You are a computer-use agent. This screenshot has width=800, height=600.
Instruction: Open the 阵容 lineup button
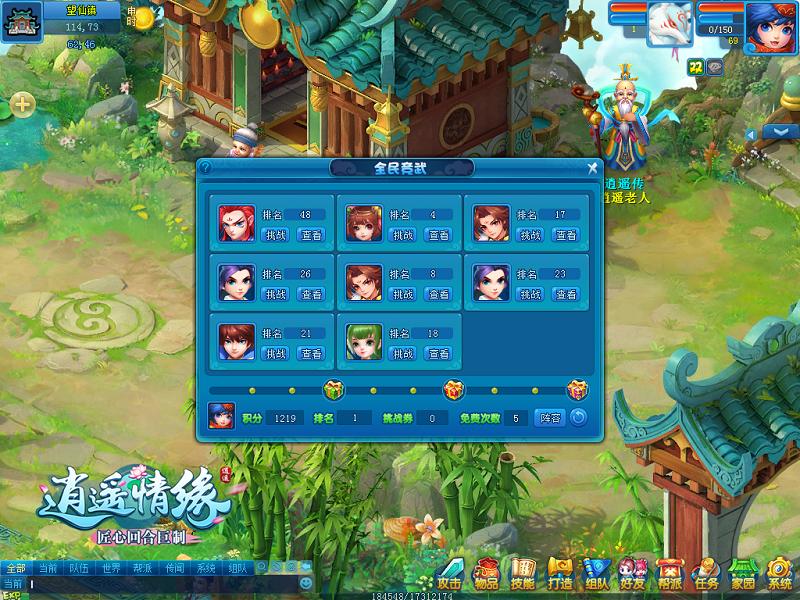[x=550, y=418]
